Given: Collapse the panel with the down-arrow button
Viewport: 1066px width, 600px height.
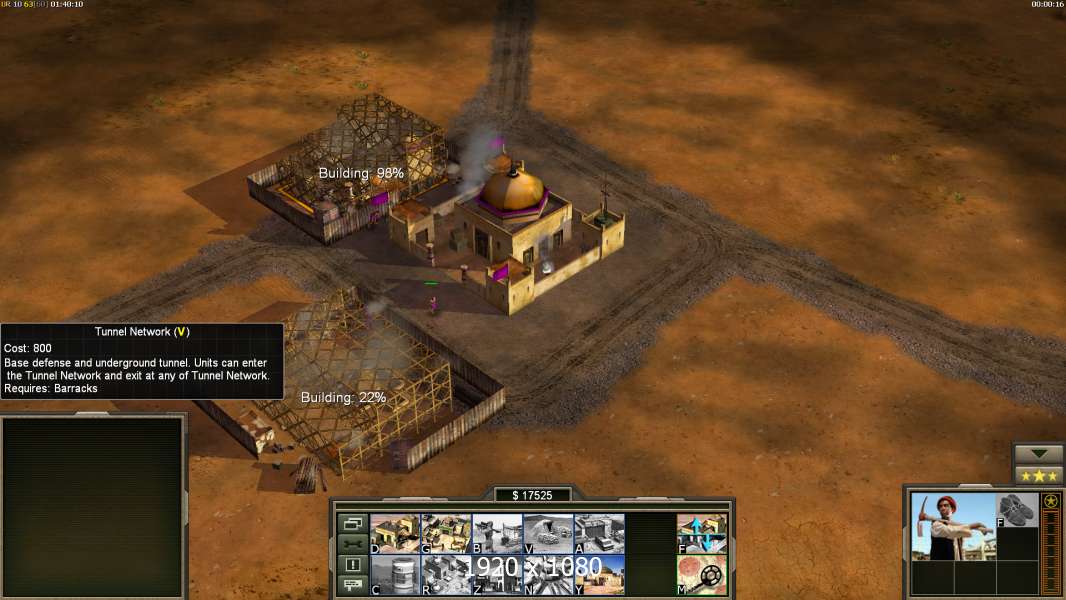Looking at the screenshot, I should [x=1038, y=454].
